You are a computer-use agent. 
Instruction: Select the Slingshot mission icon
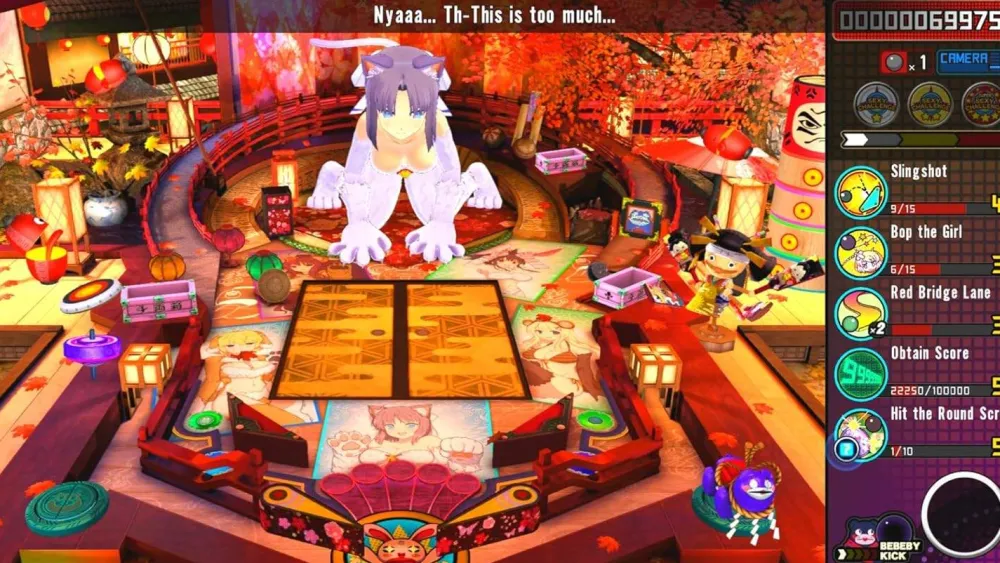coord(860,192)
